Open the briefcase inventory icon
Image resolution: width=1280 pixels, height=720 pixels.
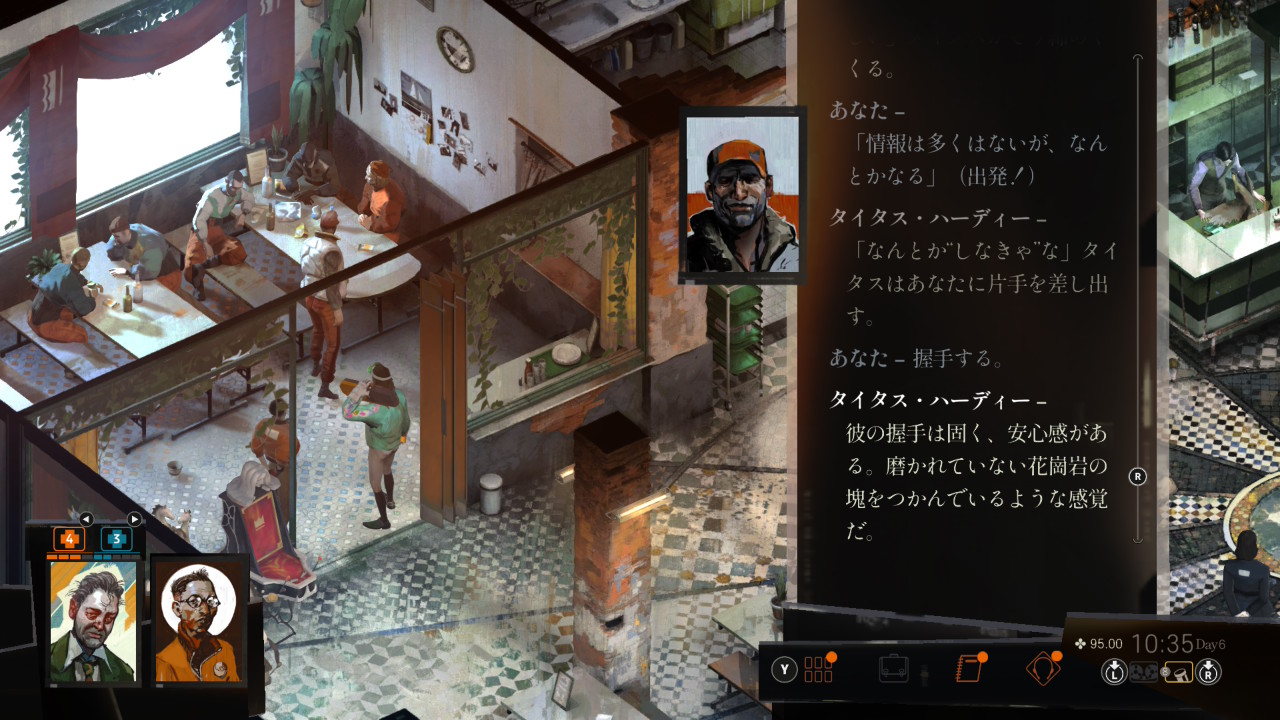(893, 668)
